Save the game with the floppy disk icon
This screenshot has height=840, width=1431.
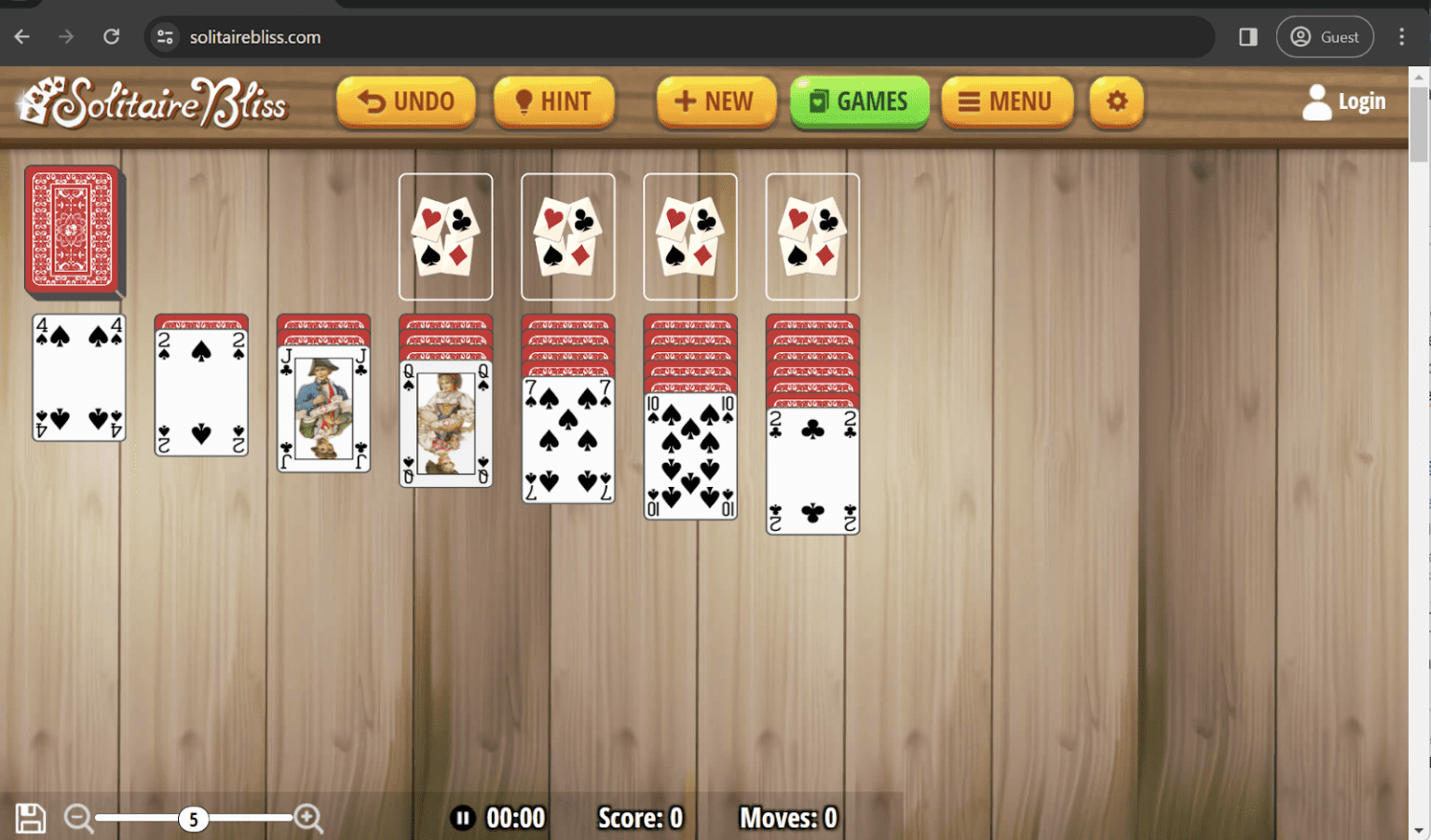tap(29, 817)
